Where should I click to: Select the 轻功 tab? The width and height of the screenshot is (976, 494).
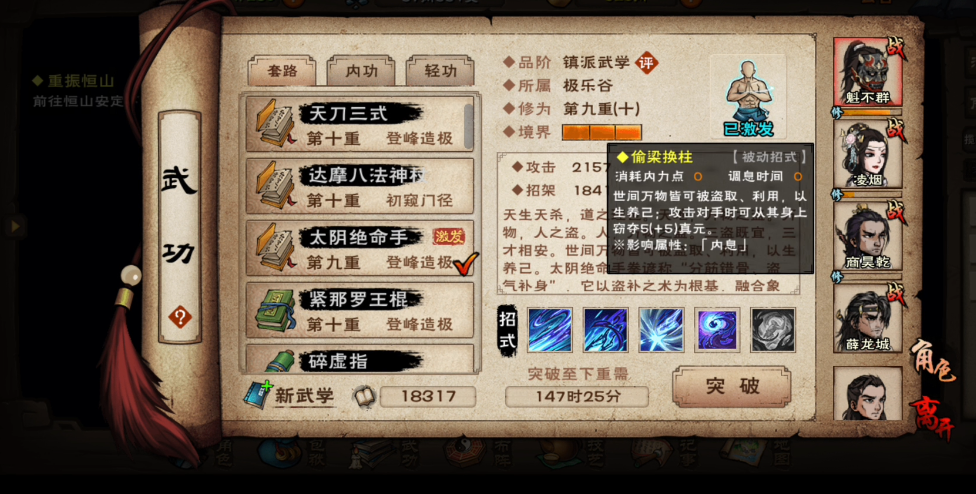point(440,71)
